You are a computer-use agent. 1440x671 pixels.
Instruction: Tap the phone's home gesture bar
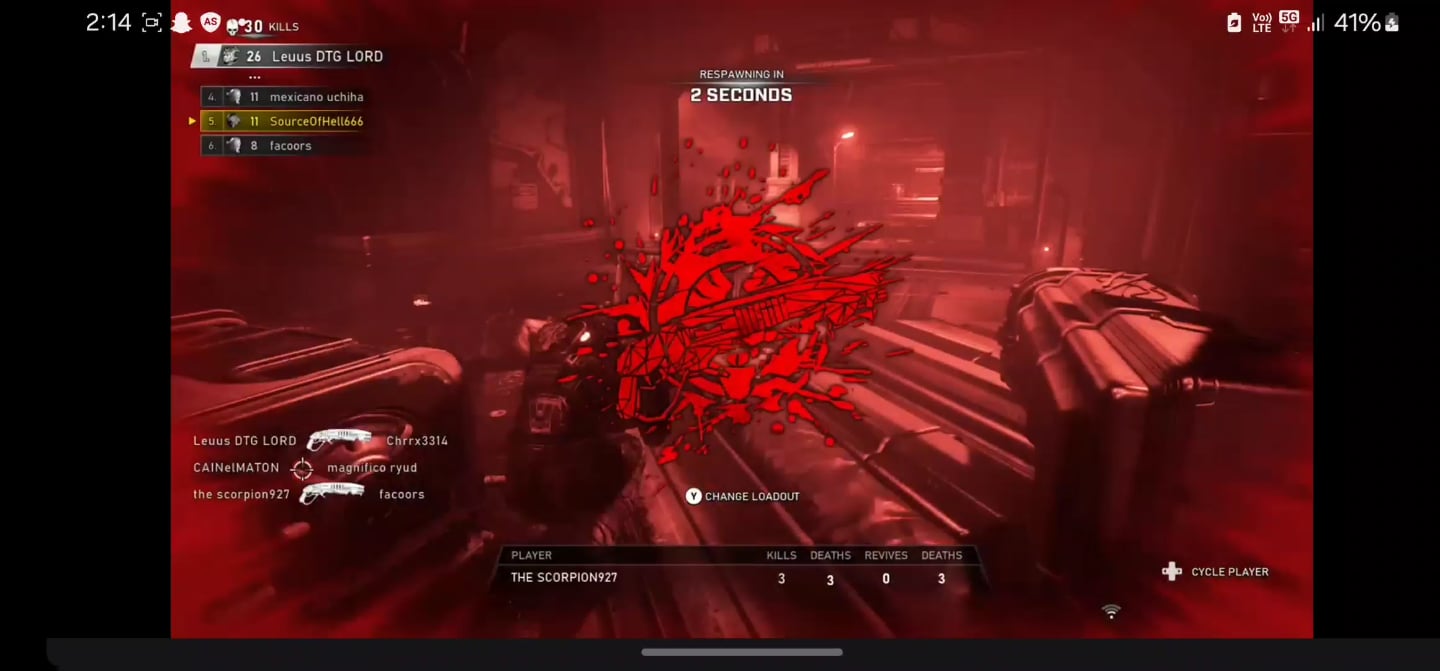(x=741, y=652)
